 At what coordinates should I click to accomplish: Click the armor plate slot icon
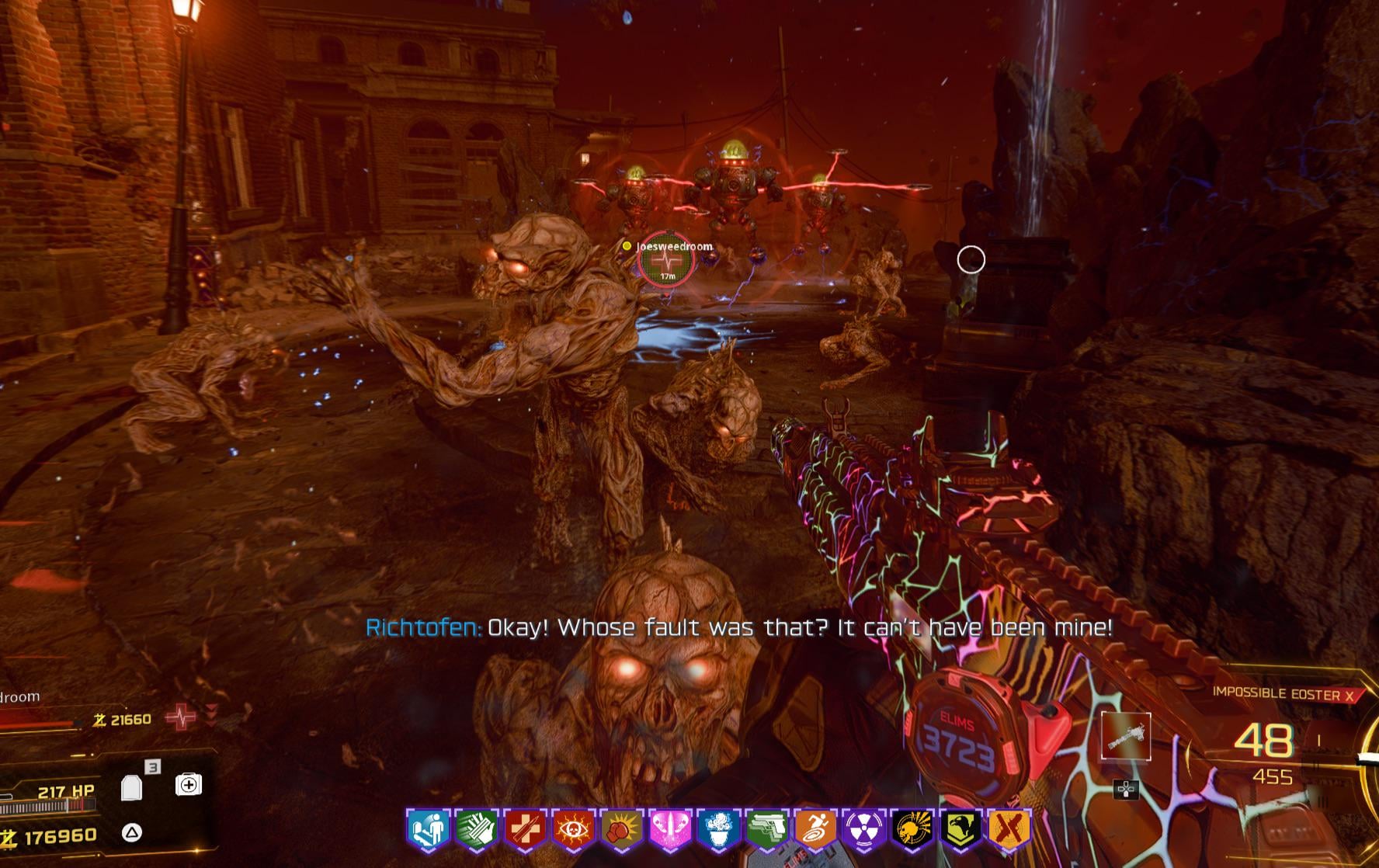[133, 787]
